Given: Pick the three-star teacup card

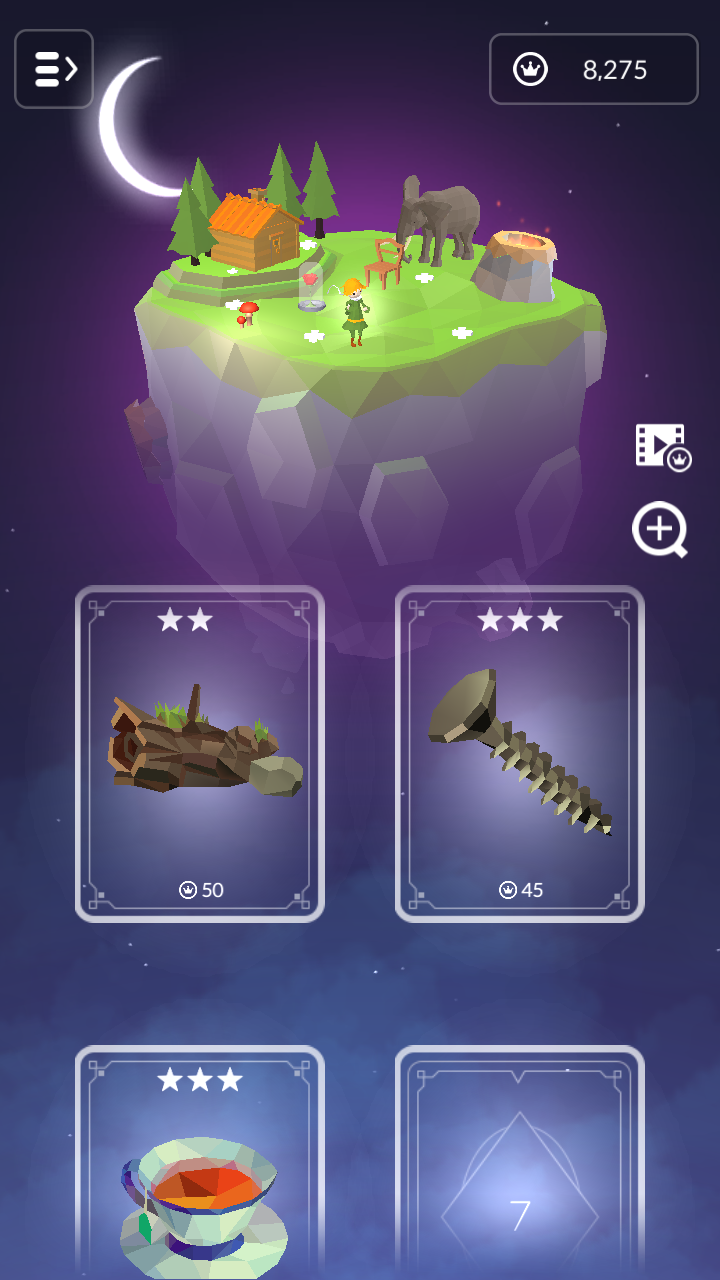Looking at the screenshot, I should [200, 1165].
